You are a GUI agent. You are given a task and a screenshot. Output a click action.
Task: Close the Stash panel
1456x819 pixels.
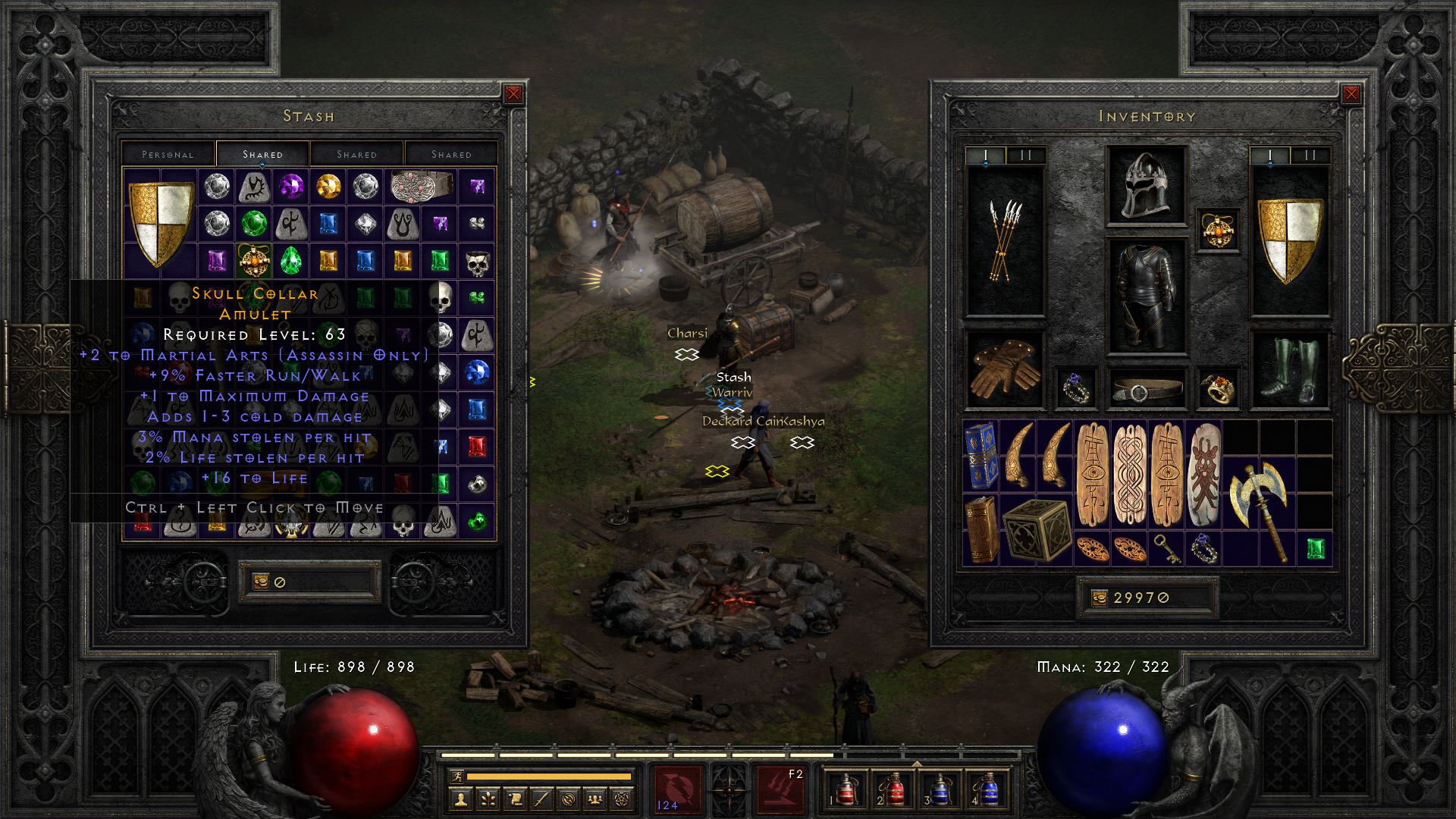click(x=513, y=94)
